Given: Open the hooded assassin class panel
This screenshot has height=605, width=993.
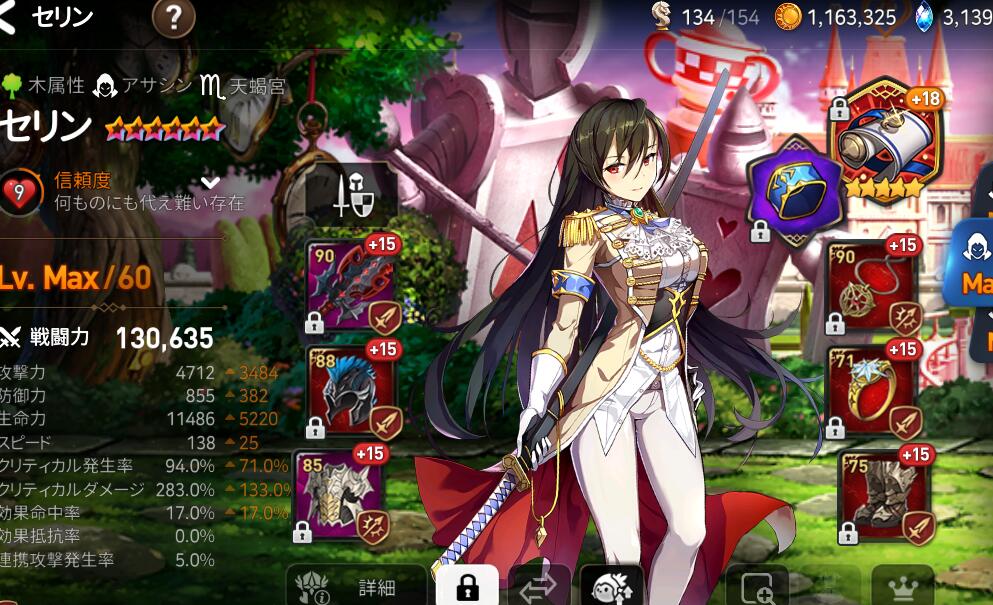Looking at the screenshot, I should tap(973, 262).
